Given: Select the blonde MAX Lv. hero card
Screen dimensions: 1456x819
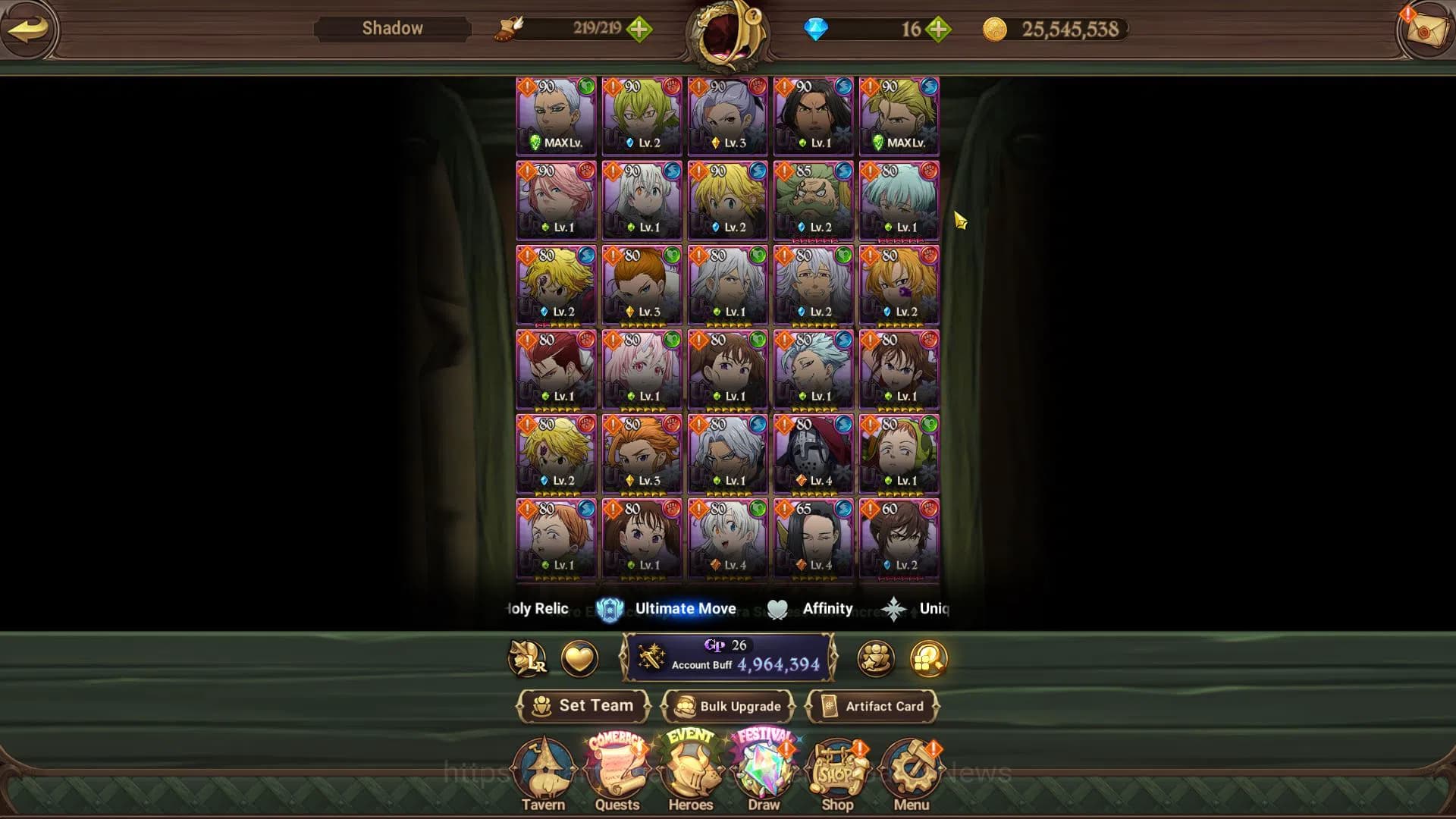Looking at the screenshot, I should pos(899,114).
